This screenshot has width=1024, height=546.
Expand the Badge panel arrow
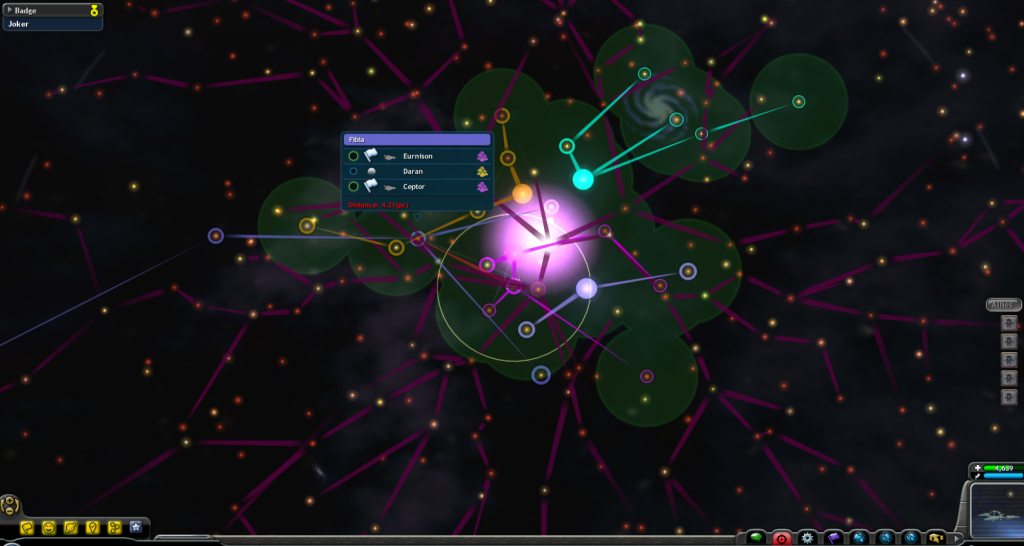coord(8,10)
